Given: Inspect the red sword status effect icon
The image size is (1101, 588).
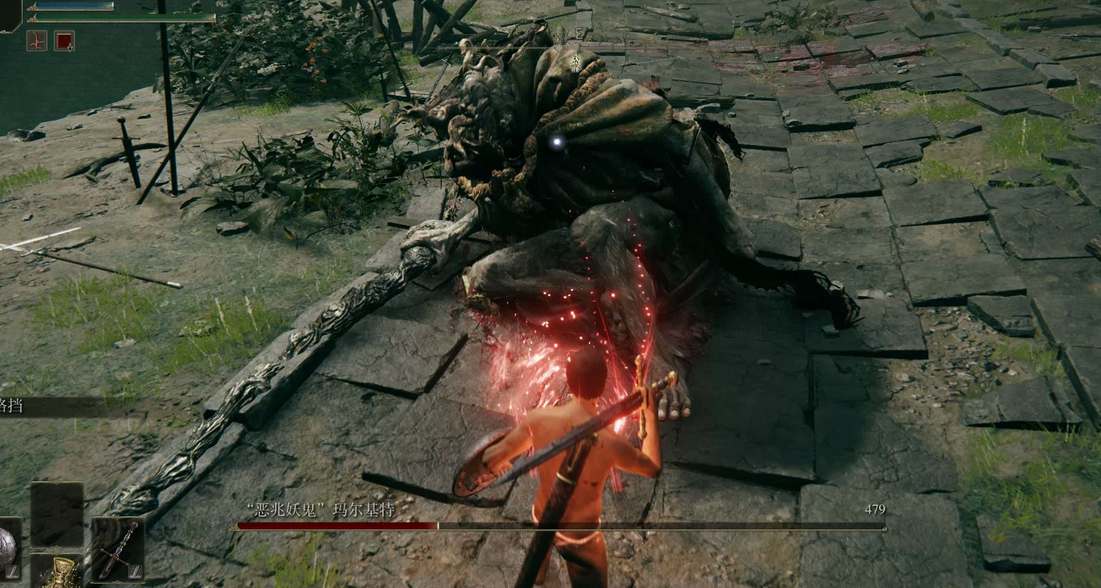Looking at the screenshot, I should coord(36,41).
